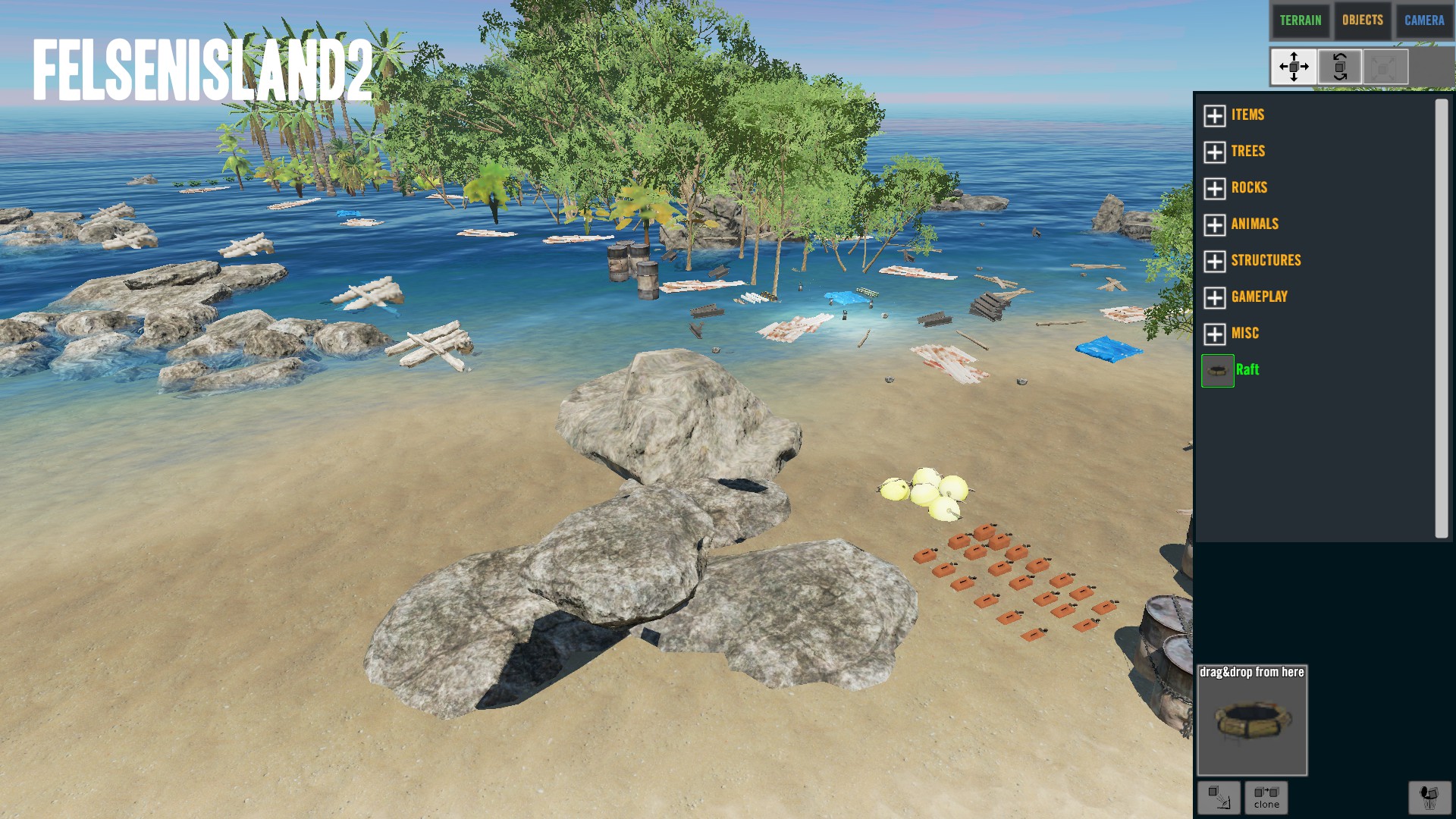Click the clone object button
This screenshot has height=819, width=1456.
click(x=1266, y=798)
